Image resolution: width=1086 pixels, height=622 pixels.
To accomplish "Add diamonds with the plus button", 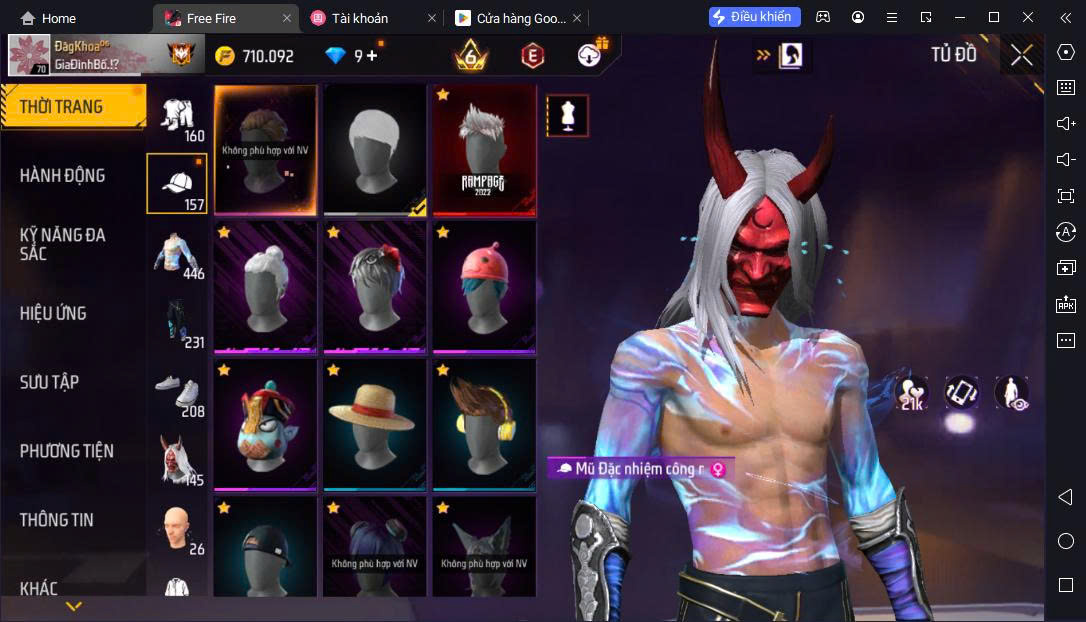I will coord(373,56).
